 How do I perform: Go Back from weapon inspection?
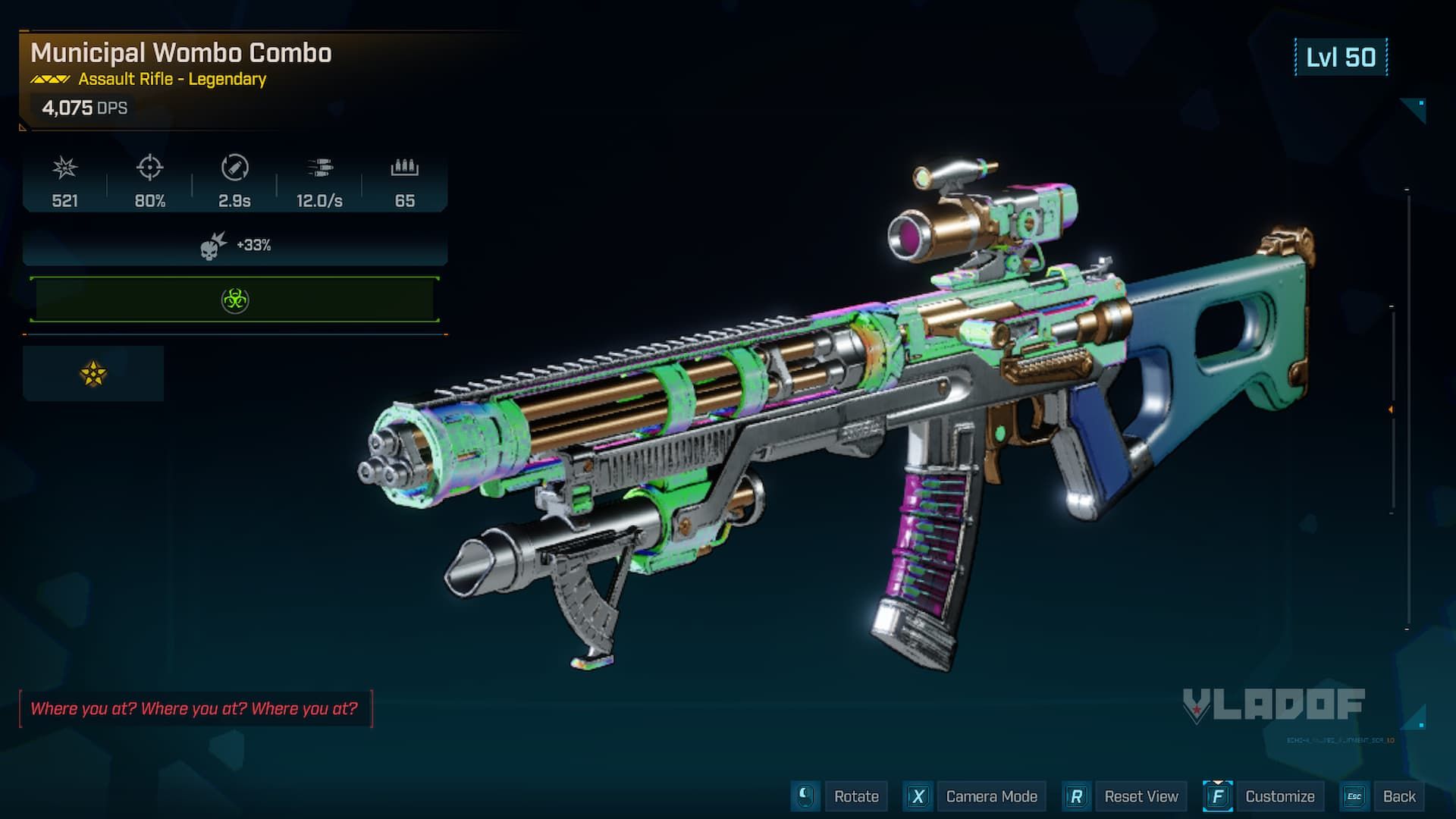click(1398, 796)
